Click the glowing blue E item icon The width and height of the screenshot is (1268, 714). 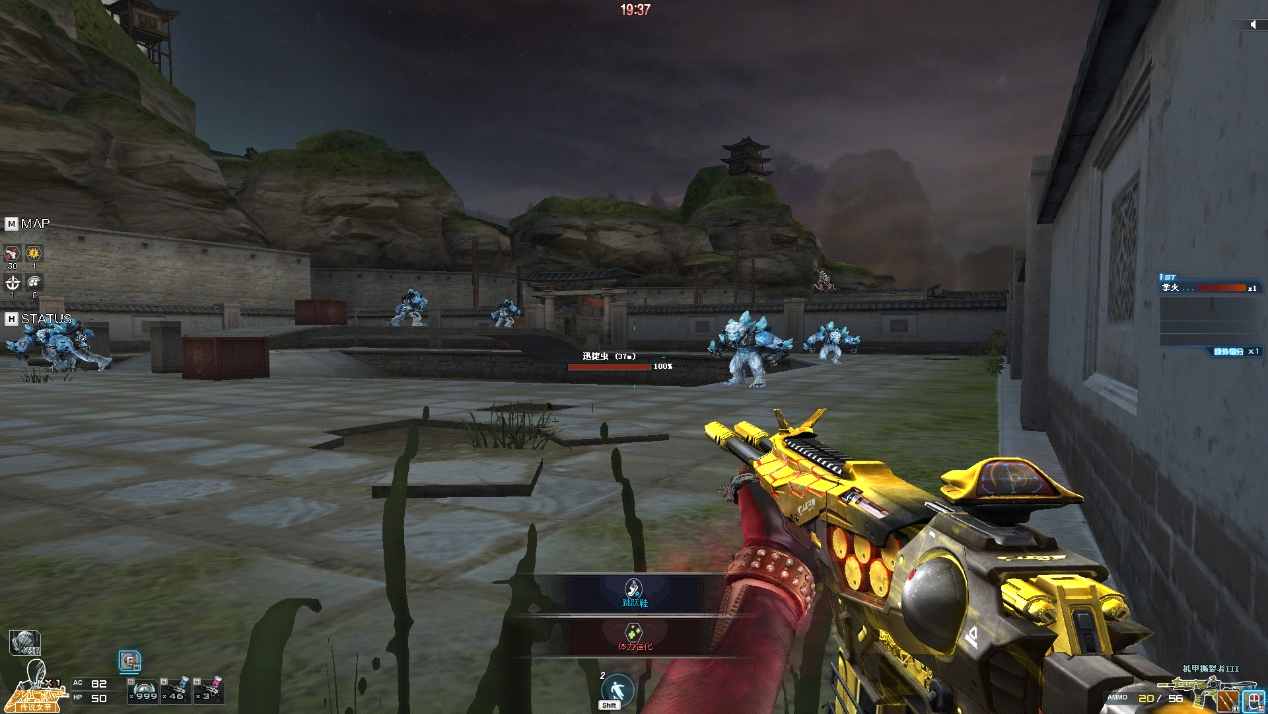(x=130, y=661)
